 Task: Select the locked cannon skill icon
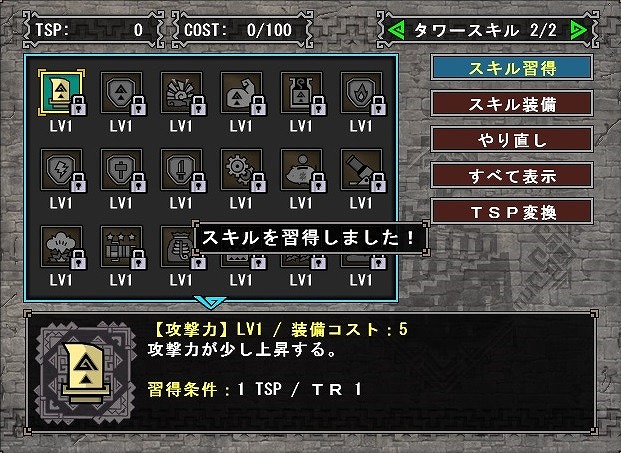coord(361,169)
